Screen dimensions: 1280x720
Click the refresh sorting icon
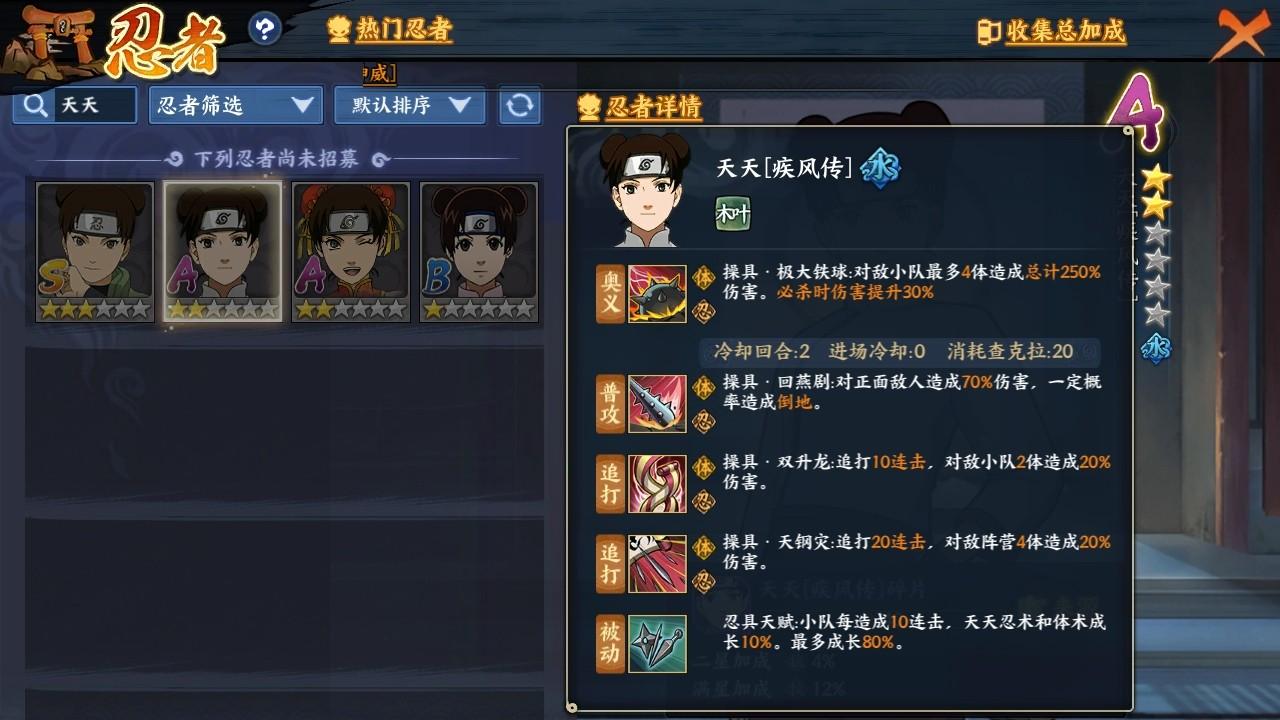[x=521, y=105]
